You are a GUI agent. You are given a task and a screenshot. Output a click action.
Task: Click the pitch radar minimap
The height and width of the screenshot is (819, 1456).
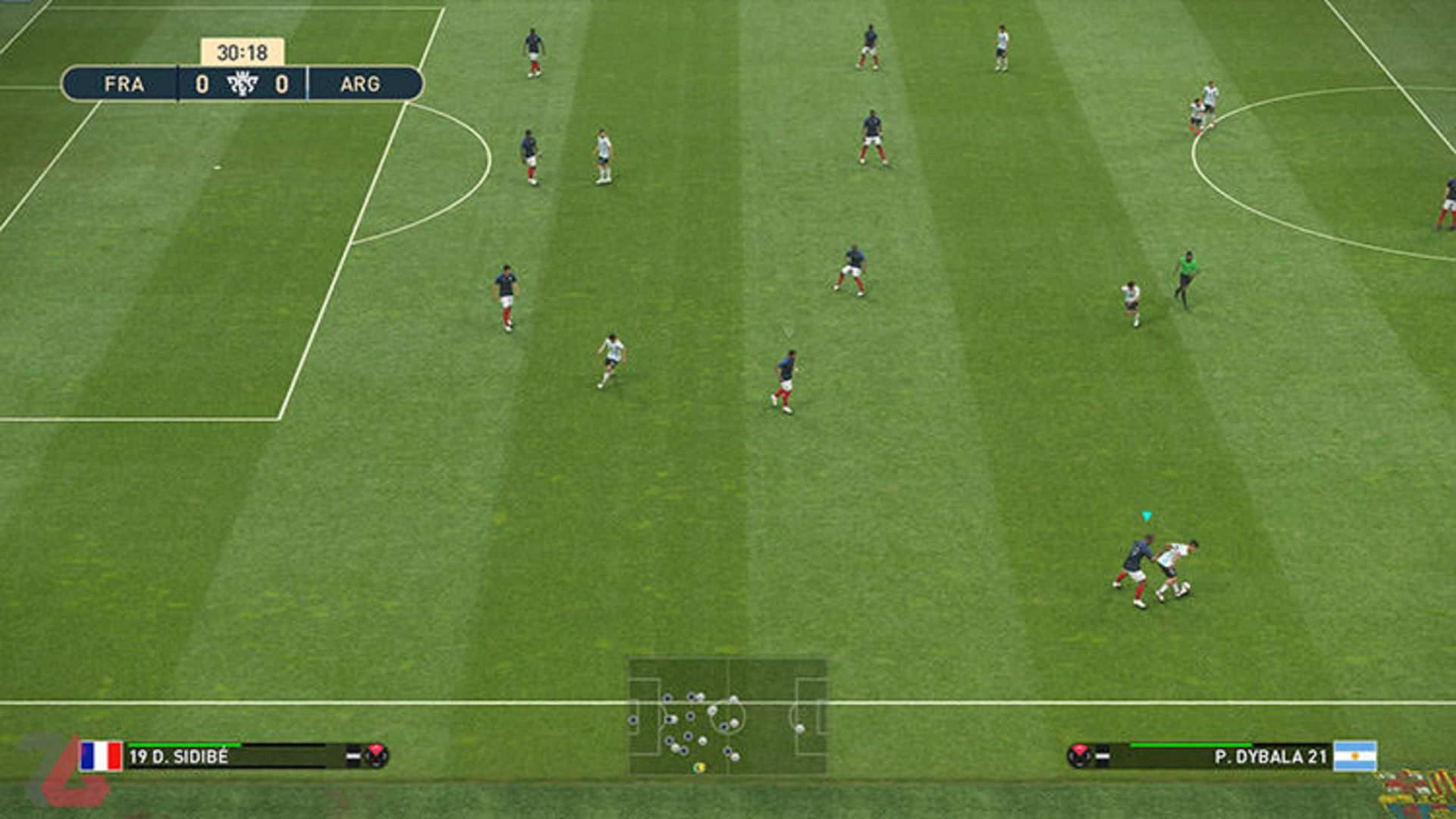pyautogui.click(x=727, y=716)
